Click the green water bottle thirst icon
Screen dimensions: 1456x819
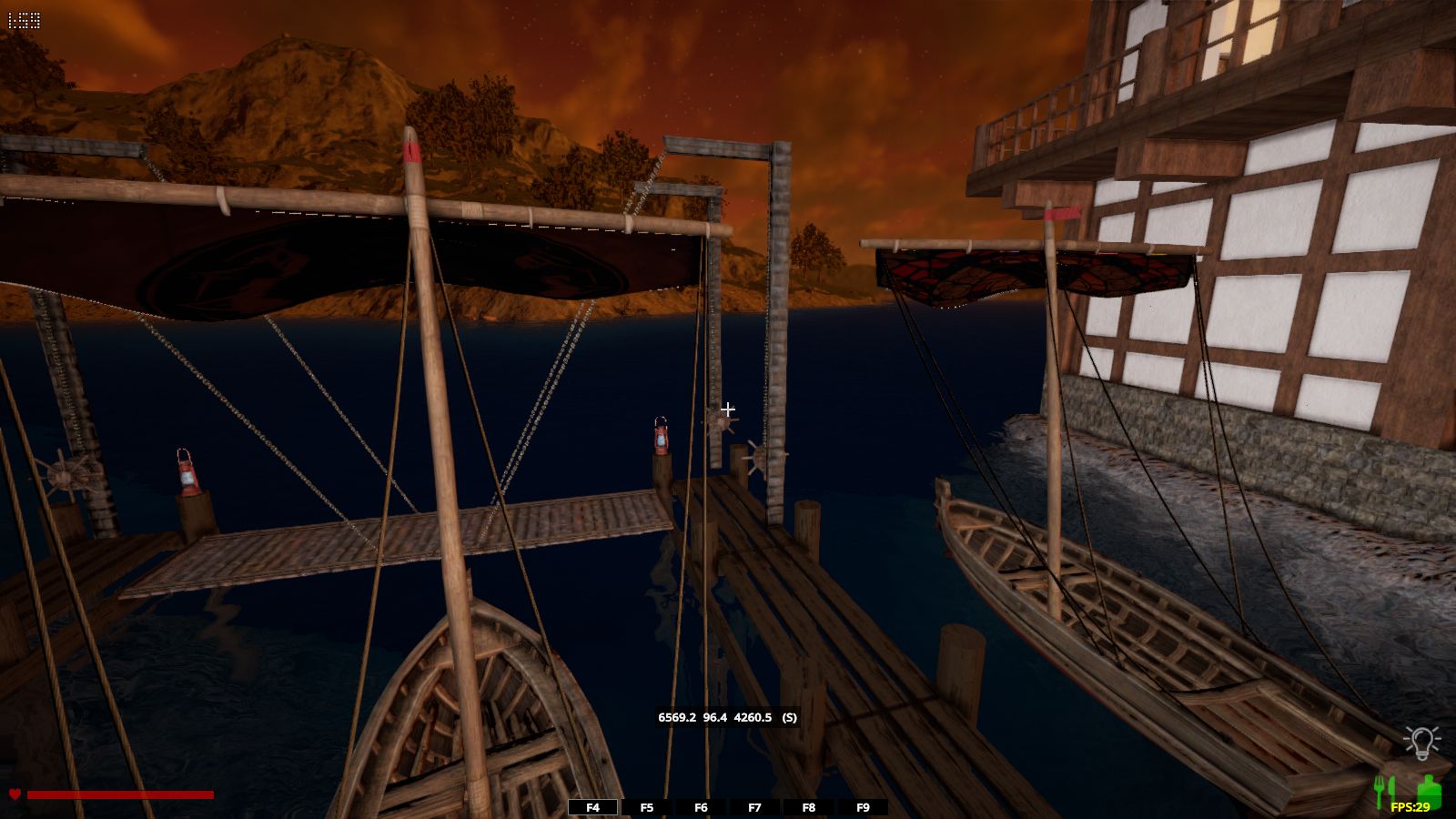click(1428, 790)
